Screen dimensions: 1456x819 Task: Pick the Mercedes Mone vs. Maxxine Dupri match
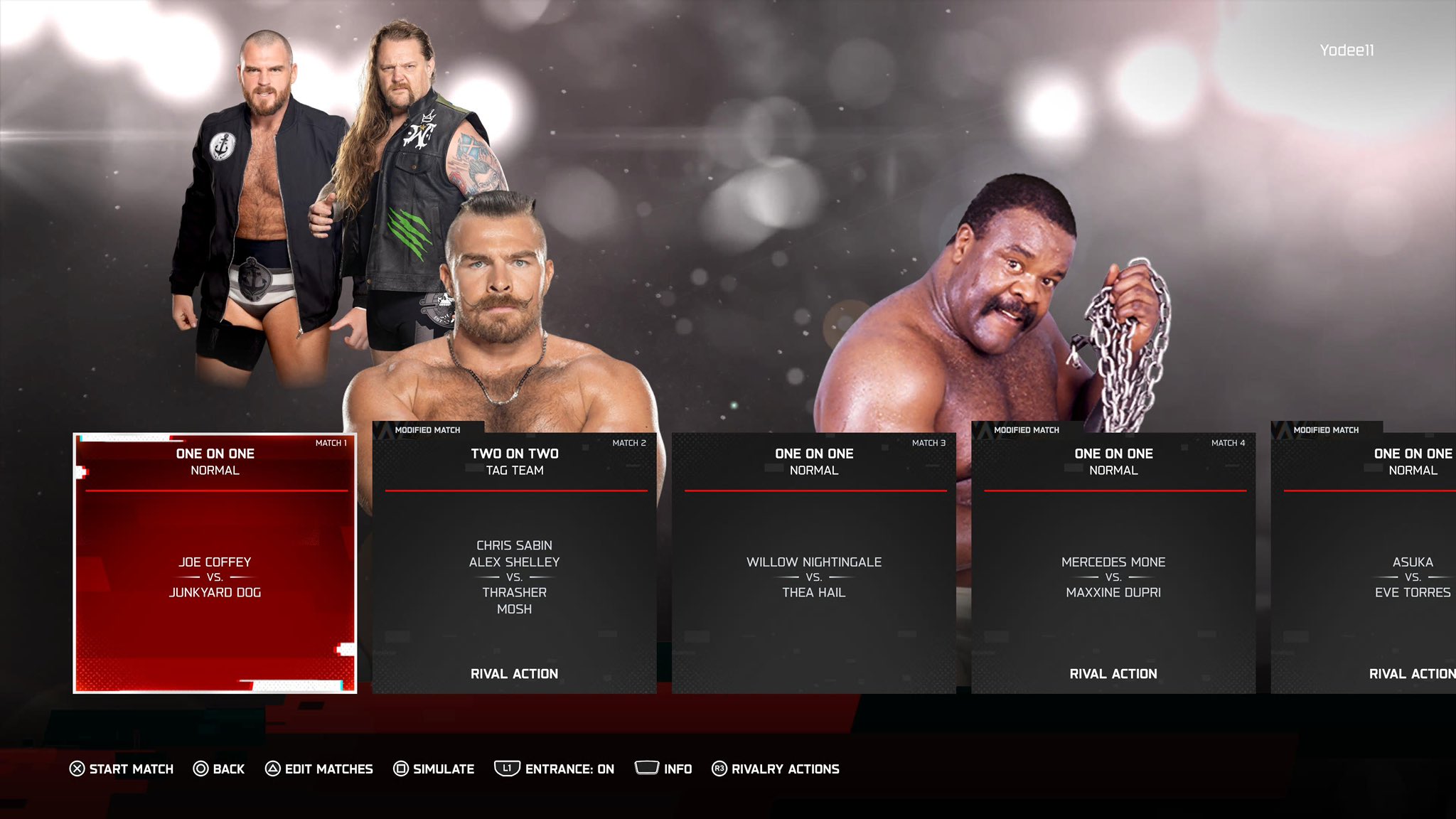(1113, 562)
